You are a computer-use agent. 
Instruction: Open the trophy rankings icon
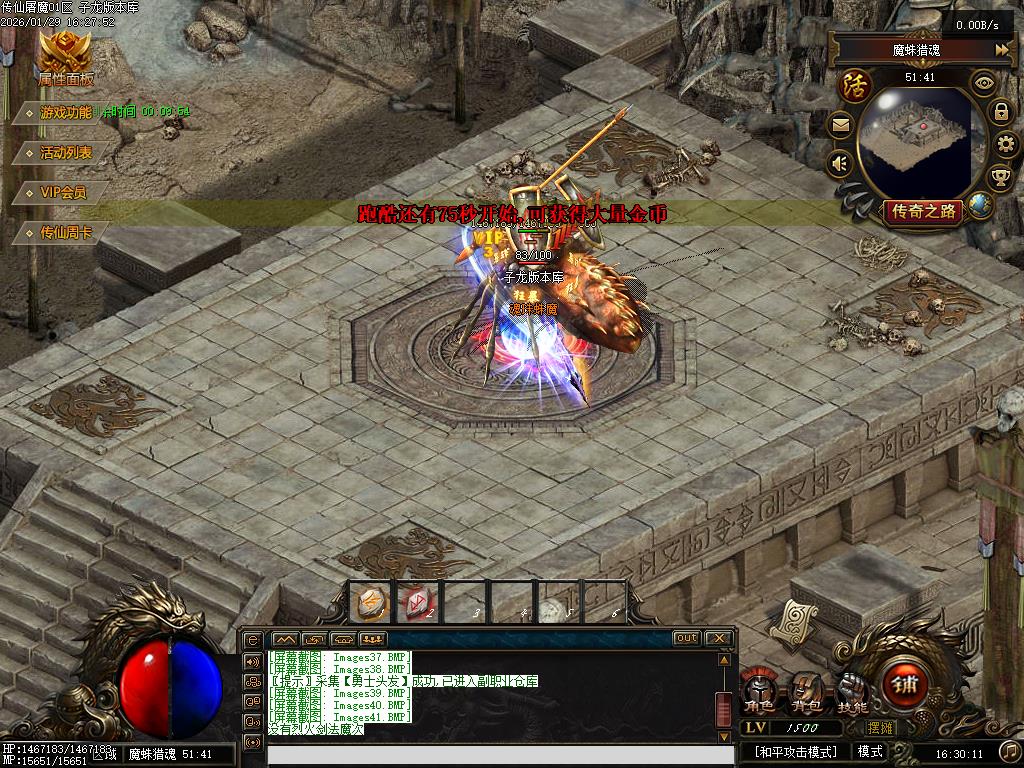[999, 178]
